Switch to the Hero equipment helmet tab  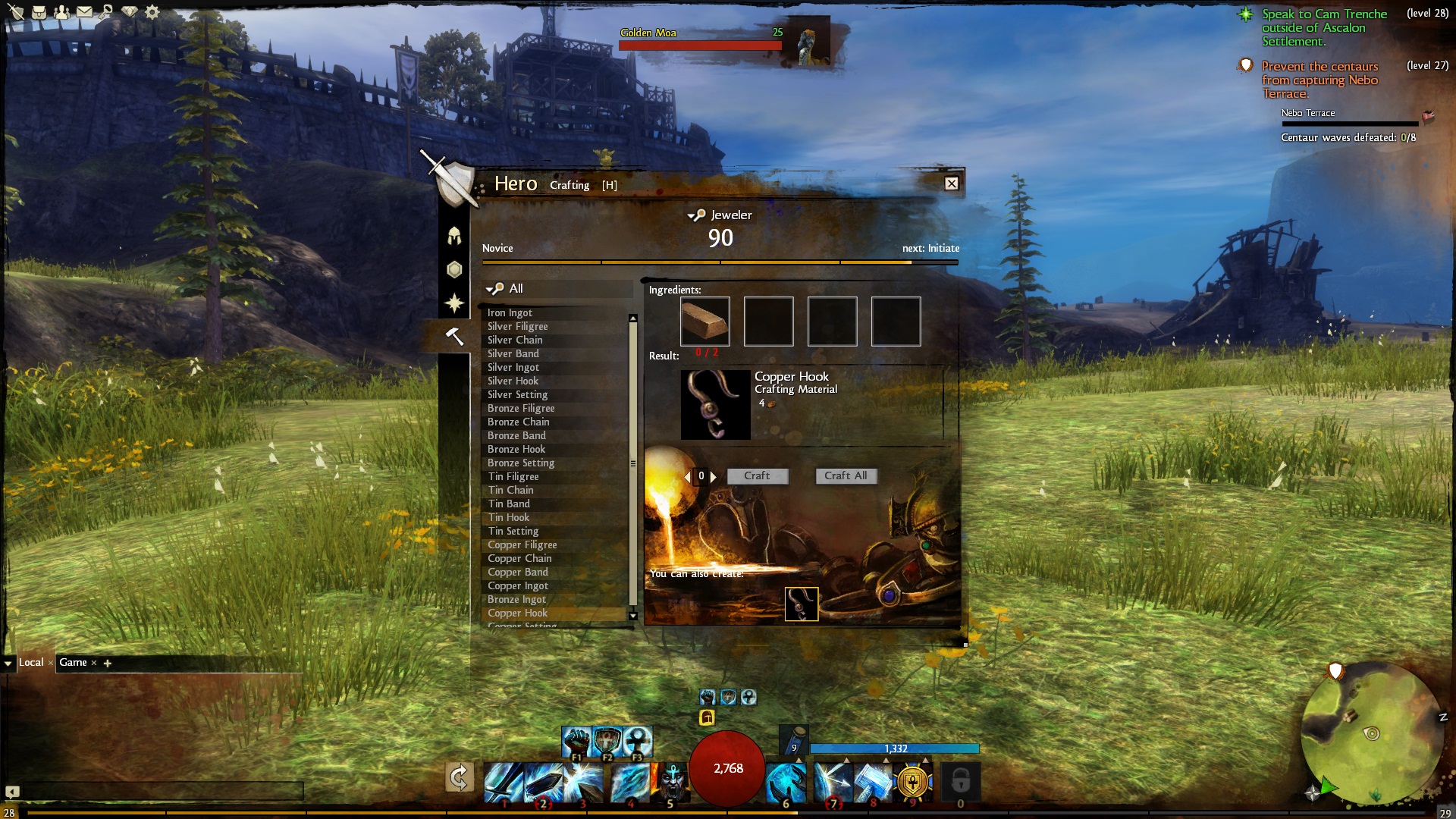[454, 236]
